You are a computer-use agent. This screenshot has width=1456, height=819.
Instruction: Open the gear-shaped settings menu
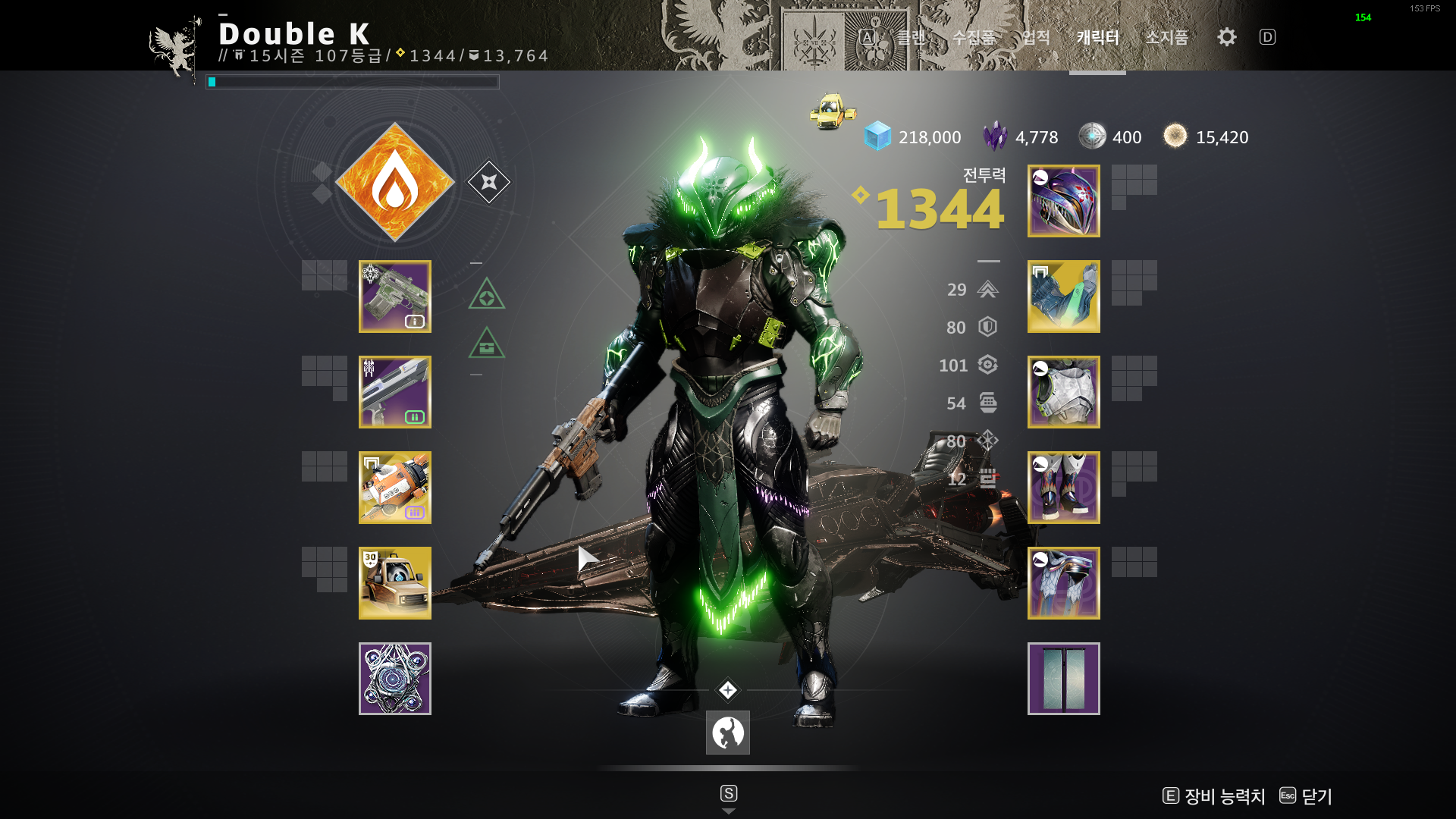click(1227, 37)
